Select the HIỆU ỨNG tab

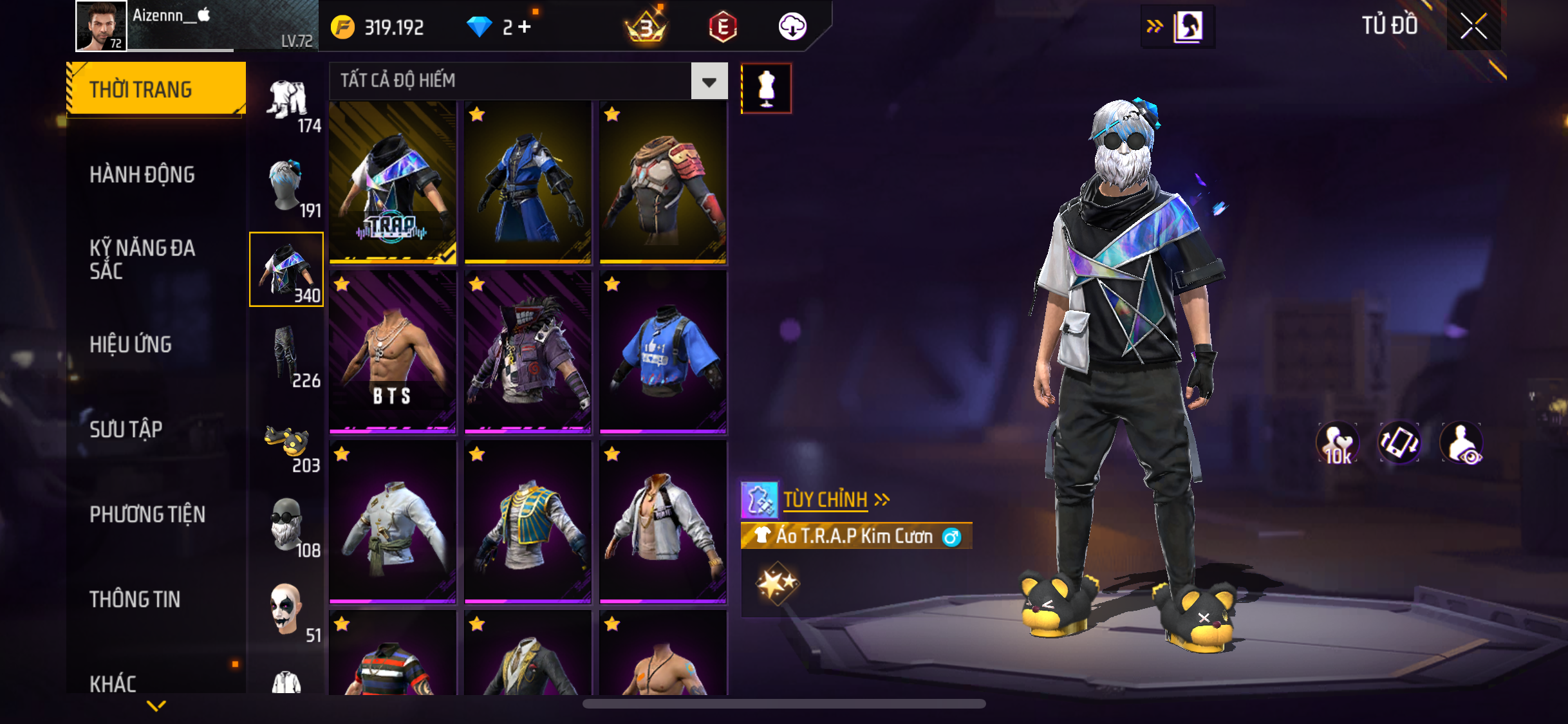click(131, 344)
